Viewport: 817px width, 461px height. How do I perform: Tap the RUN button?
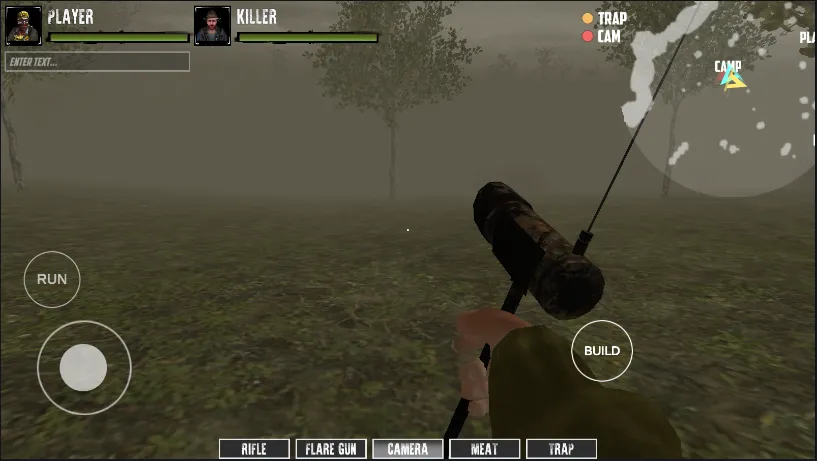coord(52,279)
